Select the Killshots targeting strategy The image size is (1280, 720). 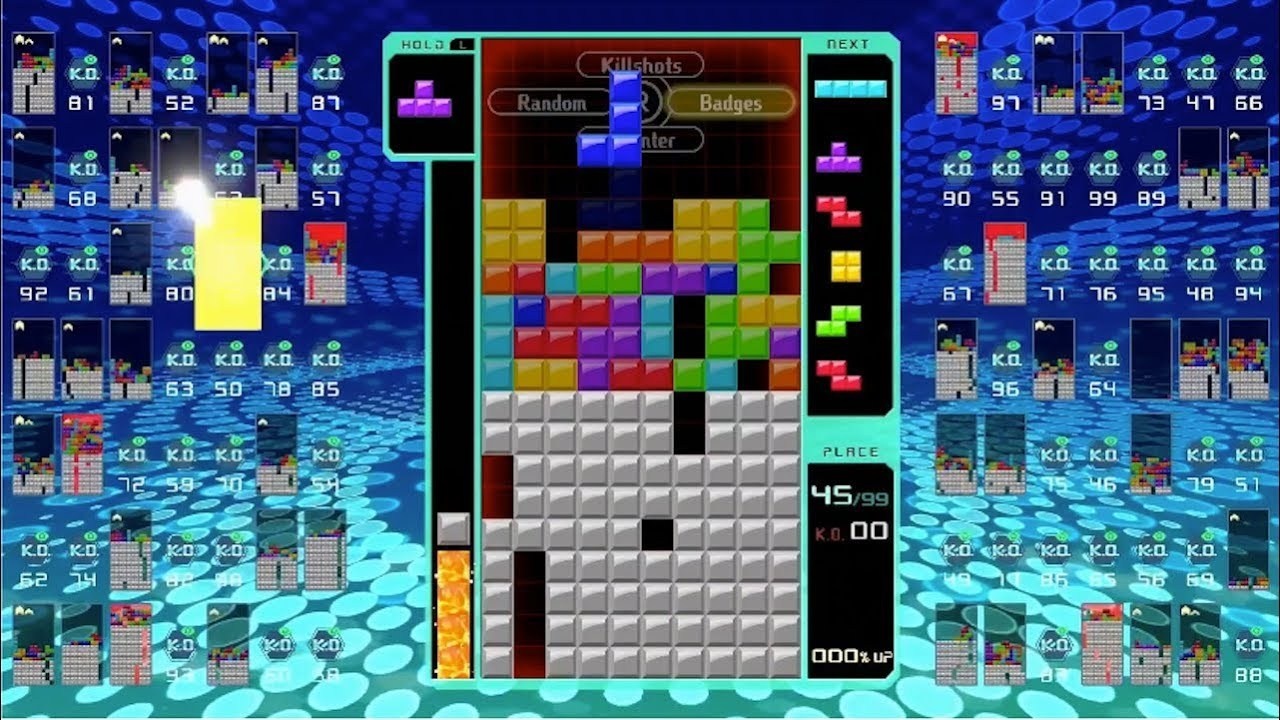[x=640, y=65]
